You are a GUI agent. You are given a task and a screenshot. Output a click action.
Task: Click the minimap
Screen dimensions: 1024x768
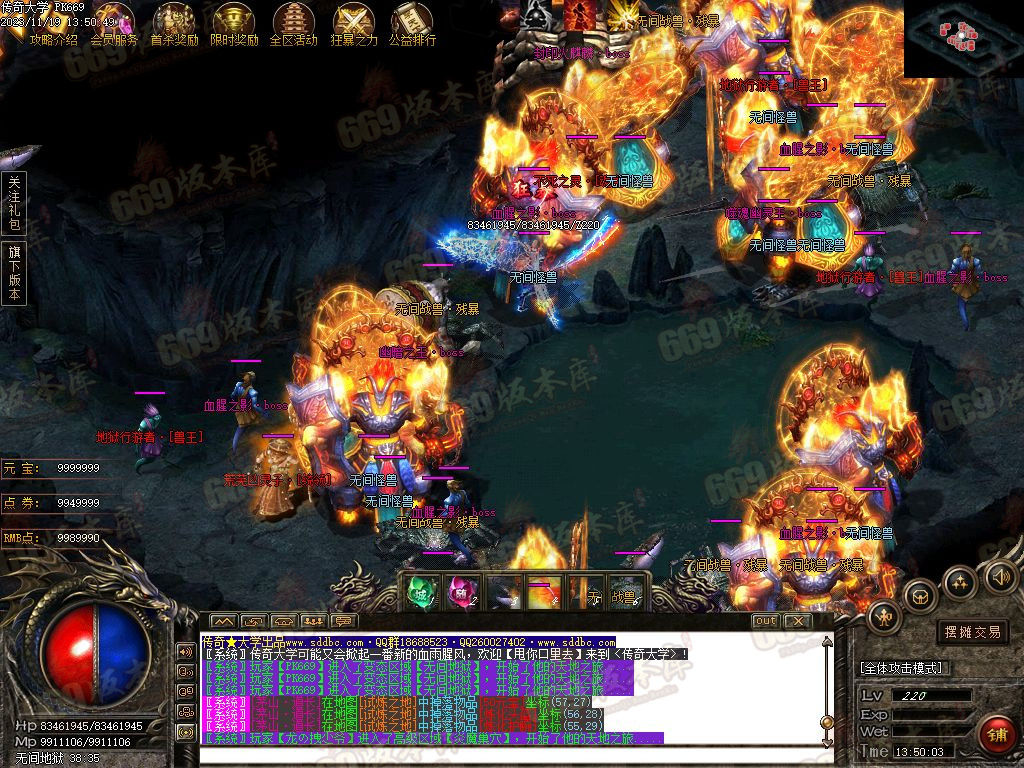pyautogui.click(x=963, y=38)
